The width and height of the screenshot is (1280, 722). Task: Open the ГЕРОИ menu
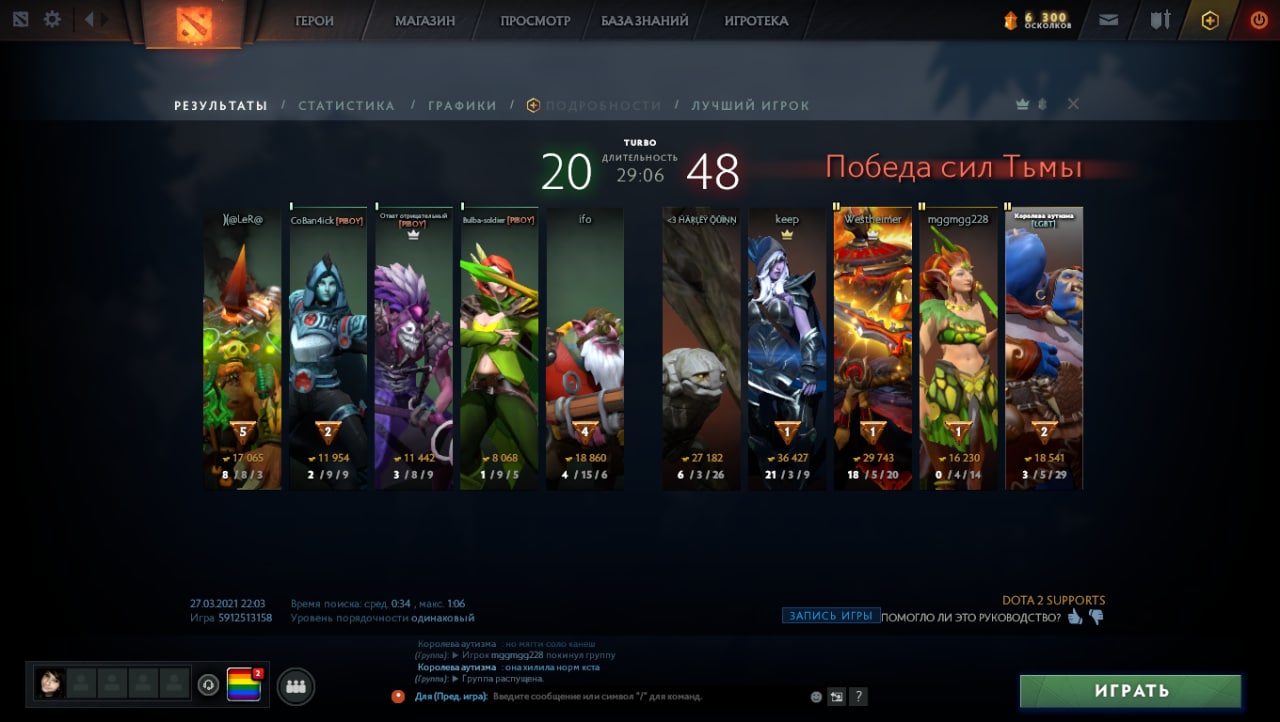[x=314, y=20]
